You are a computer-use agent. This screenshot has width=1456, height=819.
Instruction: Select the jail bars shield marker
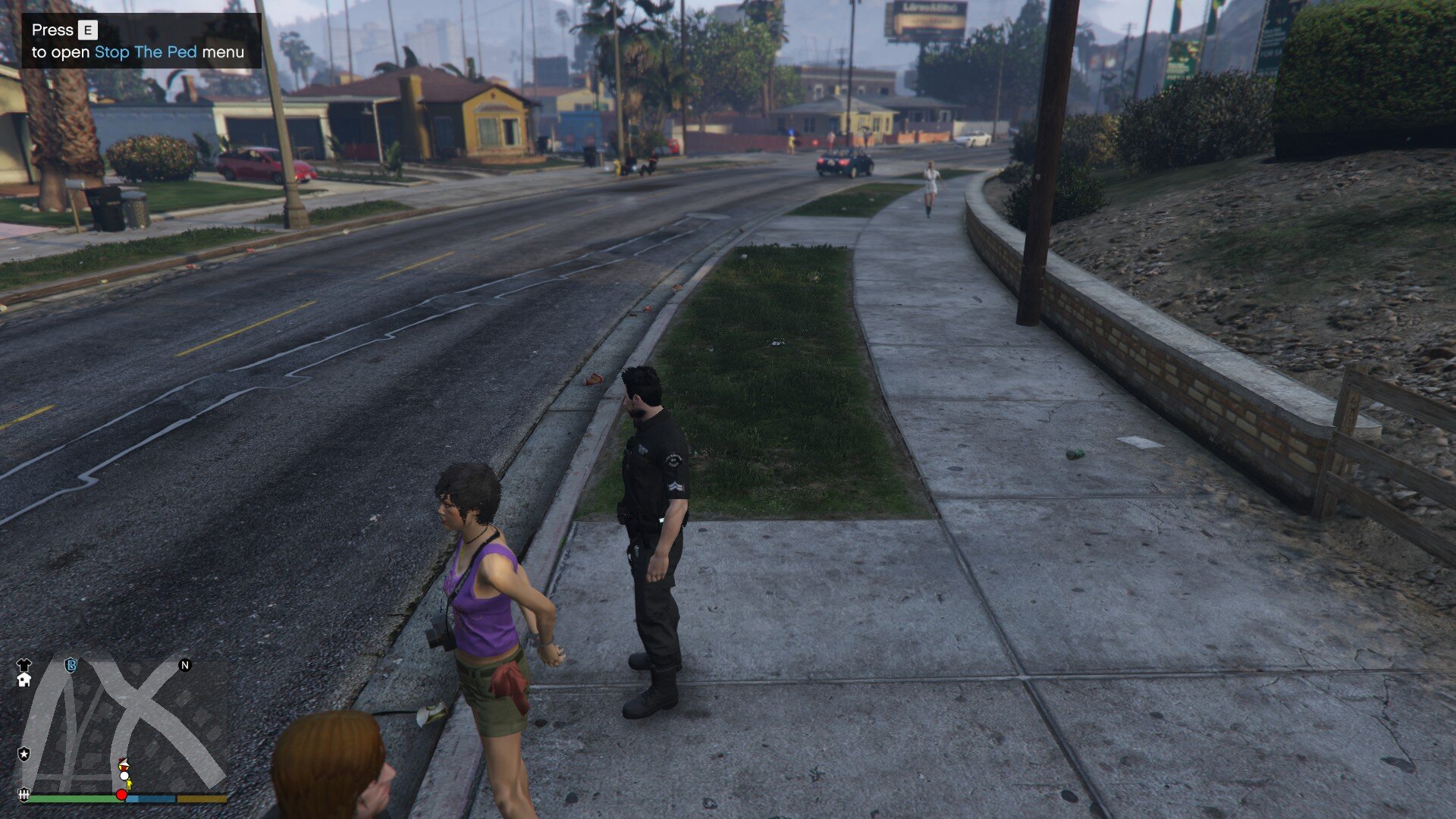tap(24, 794)
